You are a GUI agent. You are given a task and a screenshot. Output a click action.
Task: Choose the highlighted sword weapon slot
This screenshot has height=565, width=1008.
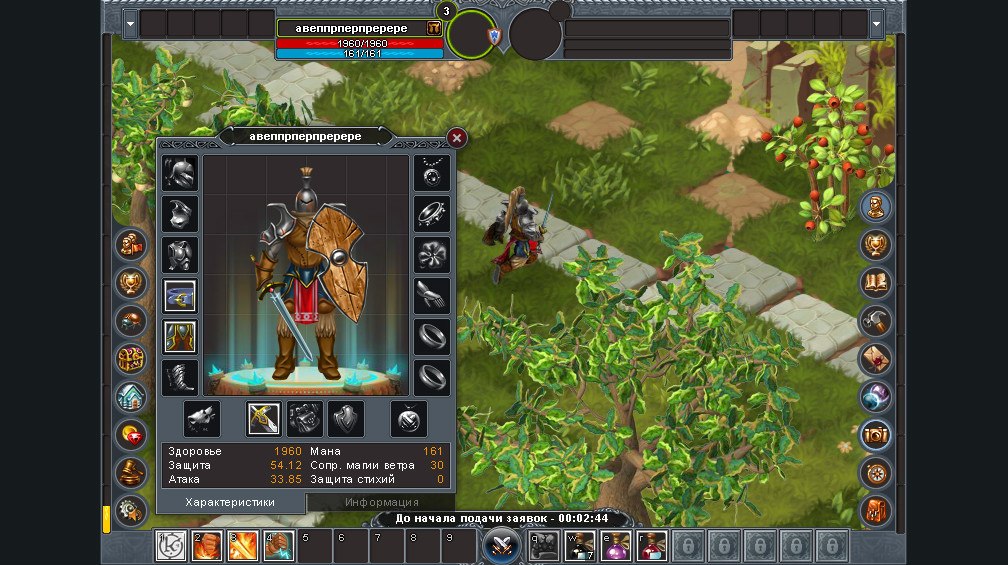click(264, 419)
